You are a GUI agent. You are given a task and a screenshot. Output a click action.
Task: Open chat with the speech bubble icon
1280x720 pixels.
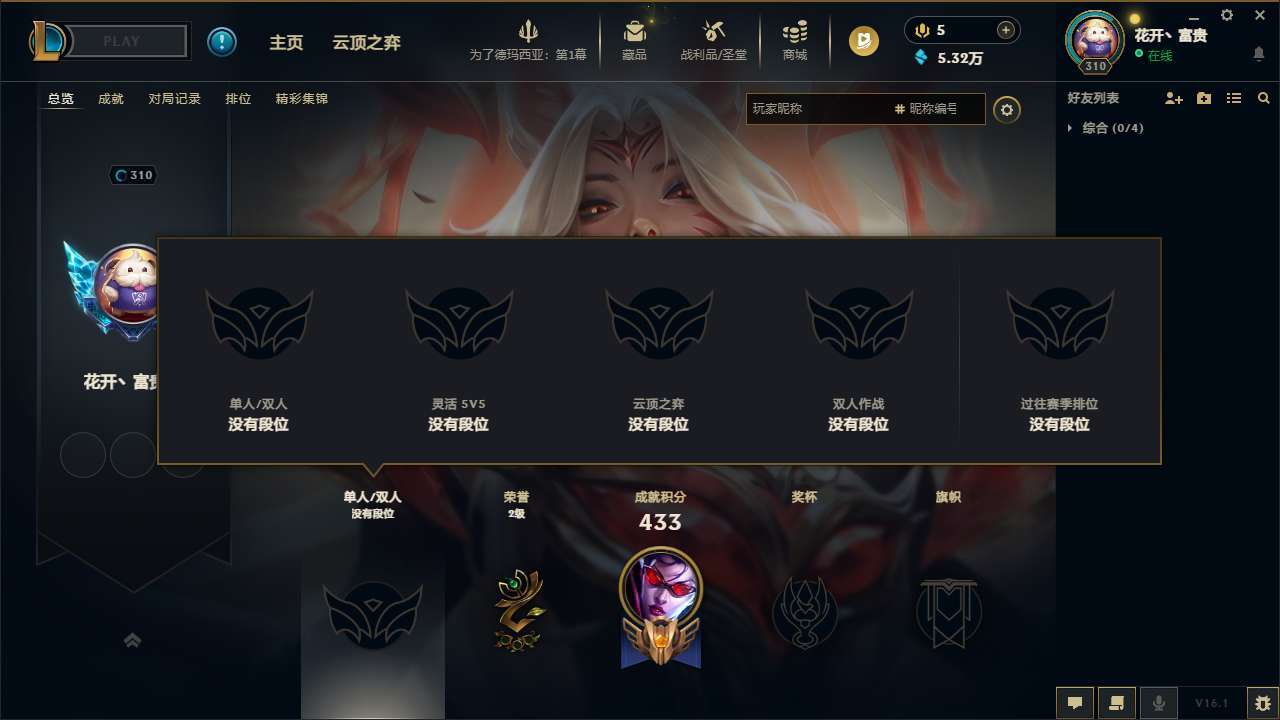point(1075,703)
